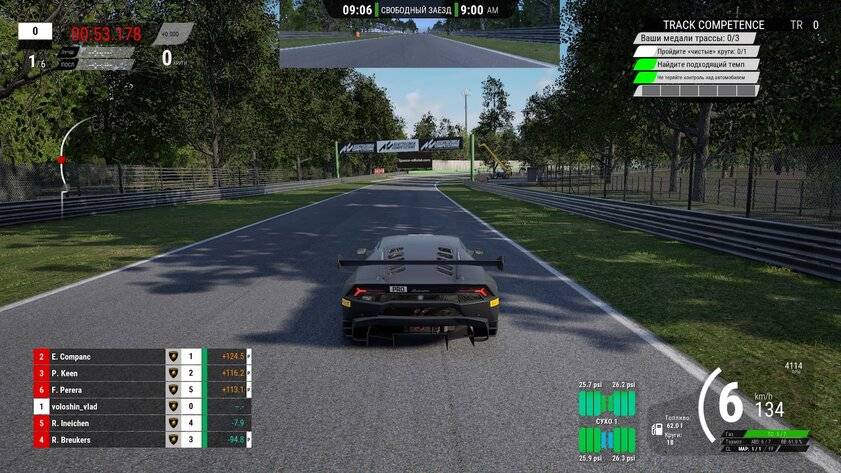The image size is (841, 473).
Task: Click the "Найдите подходящий темп" objective
Action: click(696, 64)
